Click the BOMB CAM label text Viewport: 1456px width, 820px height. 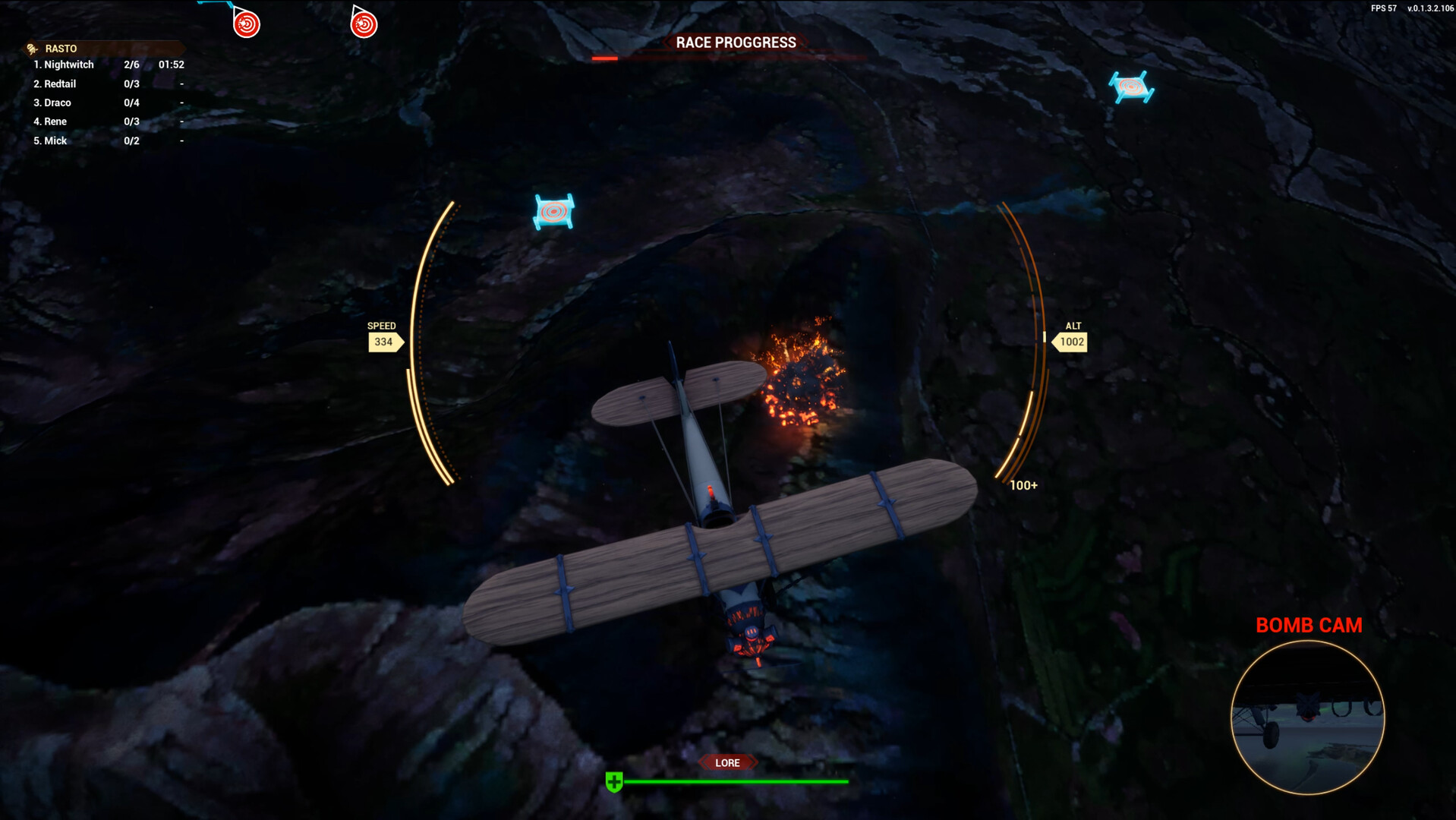click(x=1309, y=625)
